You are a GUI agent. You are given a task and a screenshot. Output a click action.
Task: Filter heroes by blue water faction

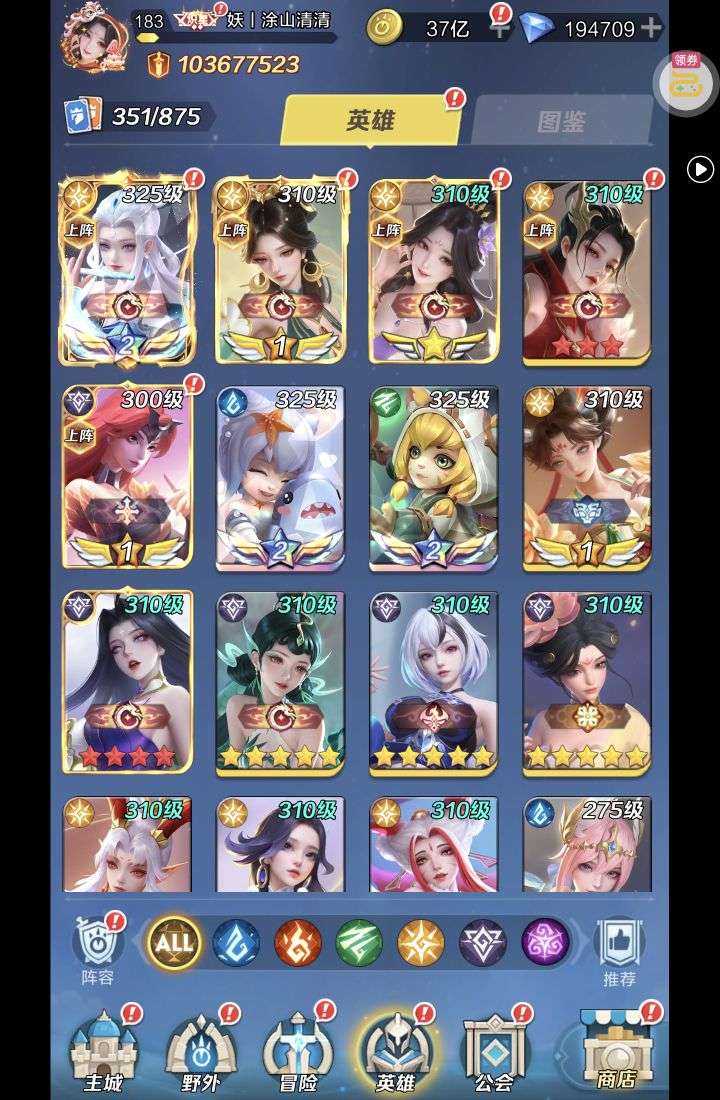tap(236, 942)
